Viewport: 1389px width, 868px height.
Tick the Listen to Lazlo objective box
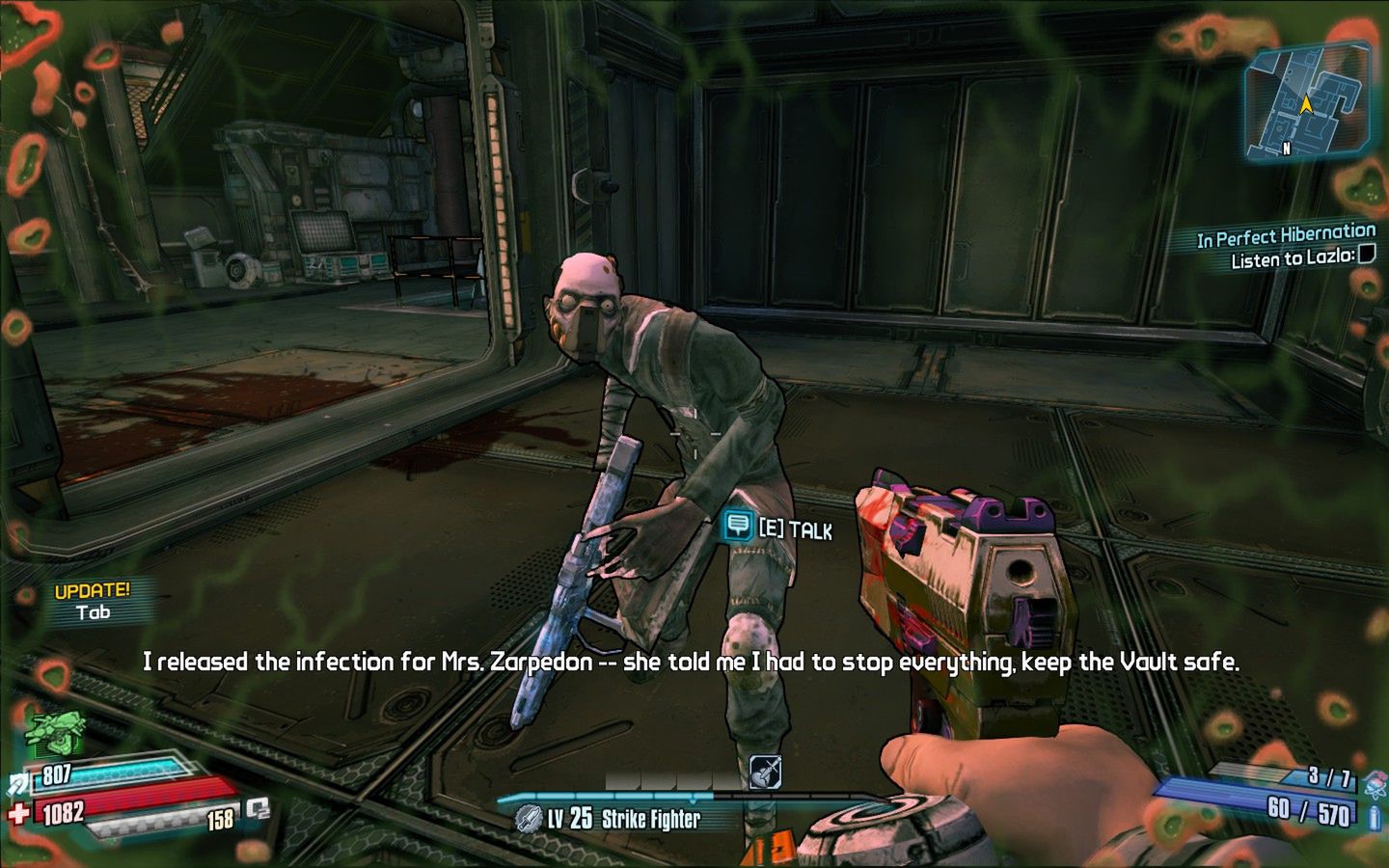[1366, 255]
